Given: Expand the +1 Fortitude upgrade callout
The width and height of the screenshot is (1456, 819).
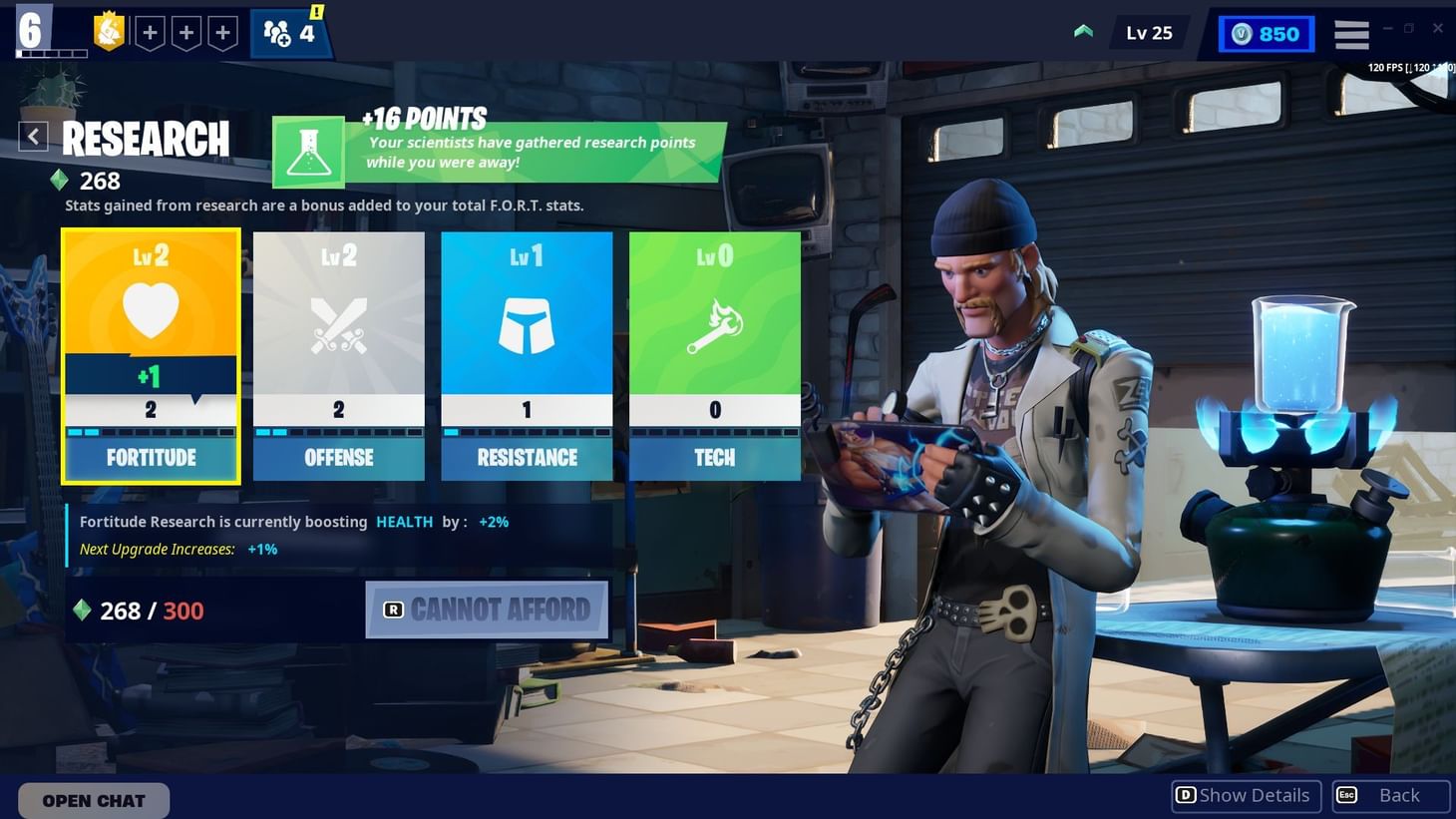Looking at the screenshot, I should coord(150,376).
